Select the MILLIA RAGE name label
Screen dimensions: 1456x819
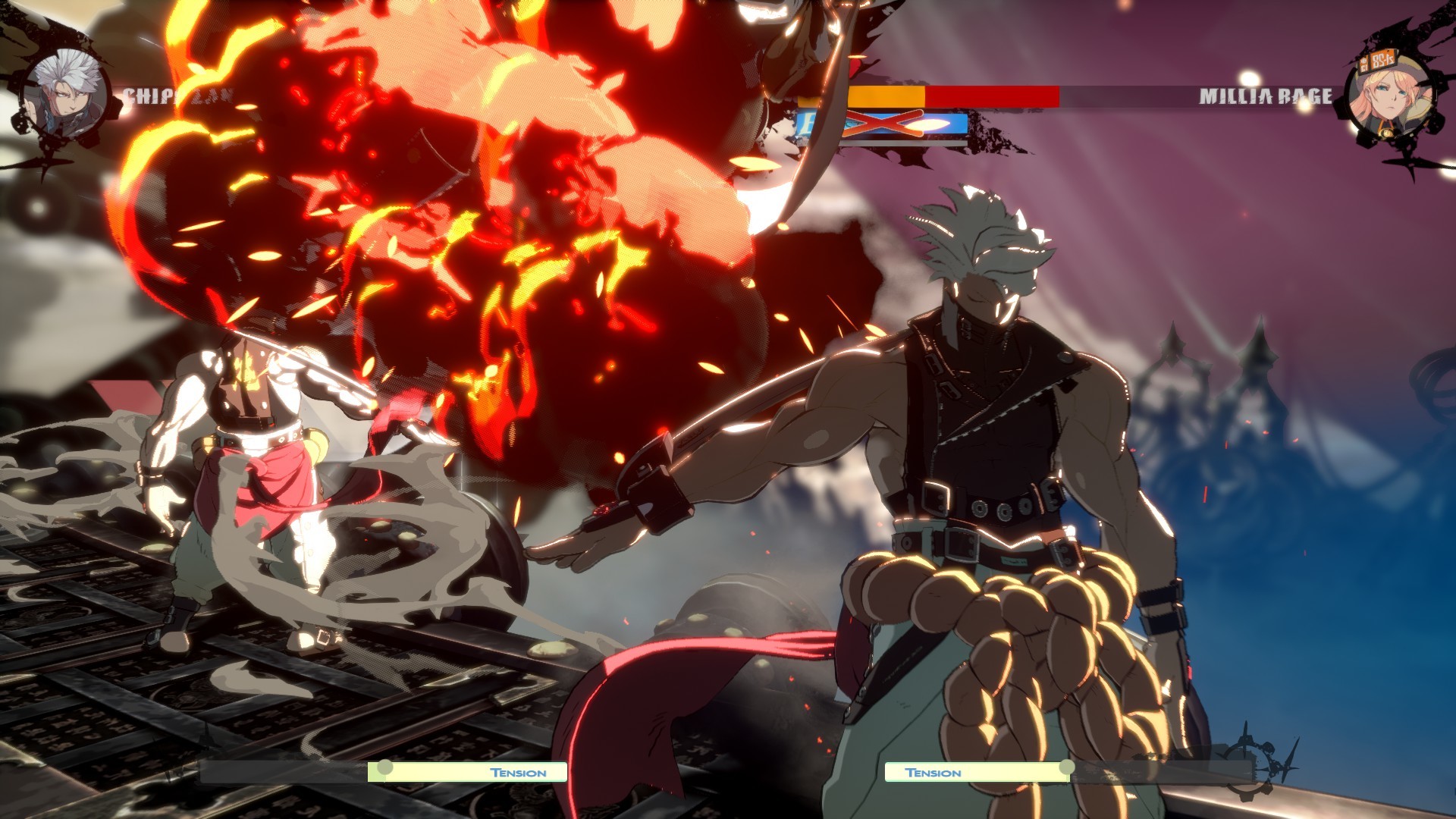(1265, 97)
